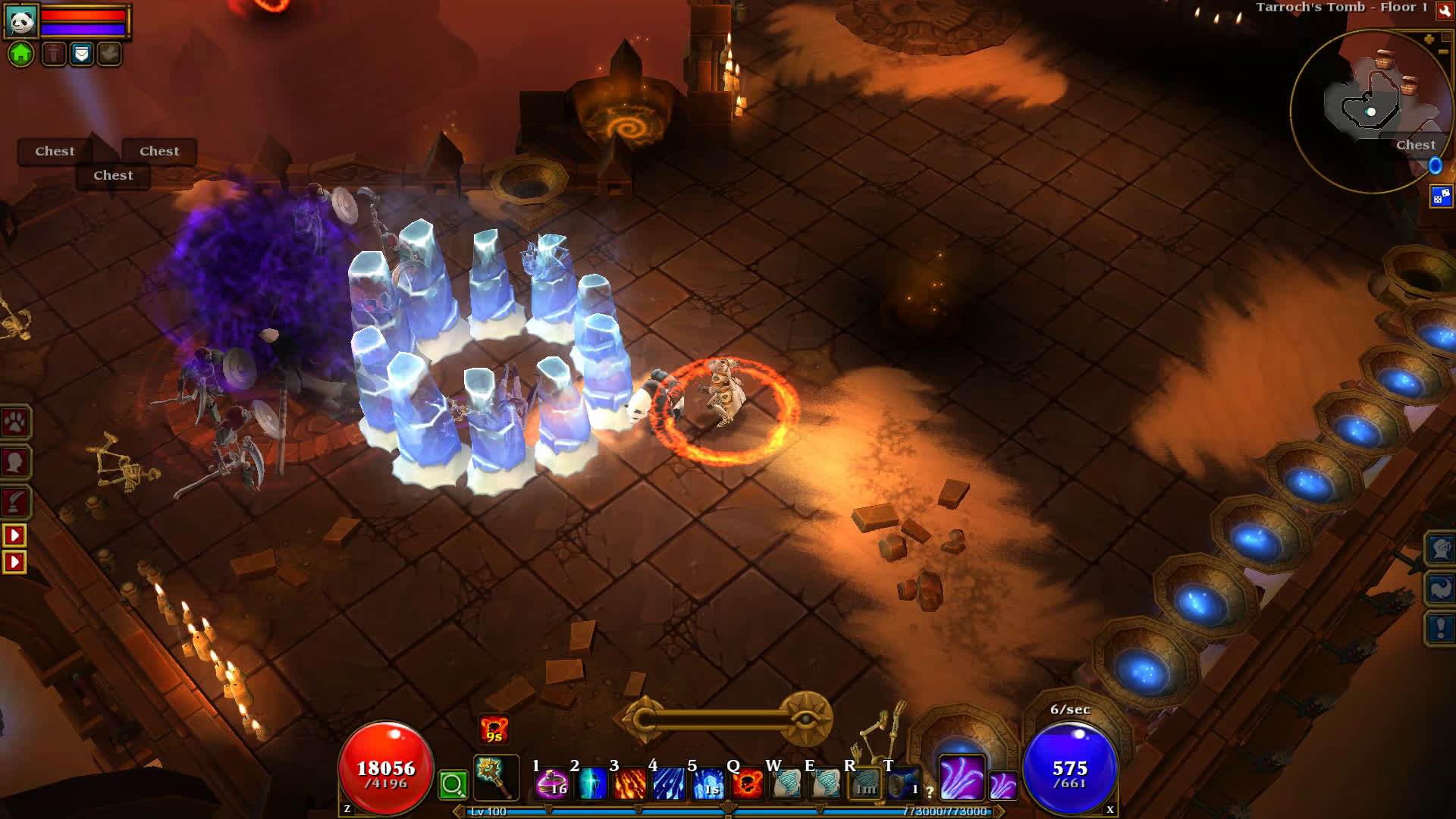The height and width of the screenshot is (819, 1456).
Task: Trigger the ice pillar skill in slot 5
Action: 708,783
